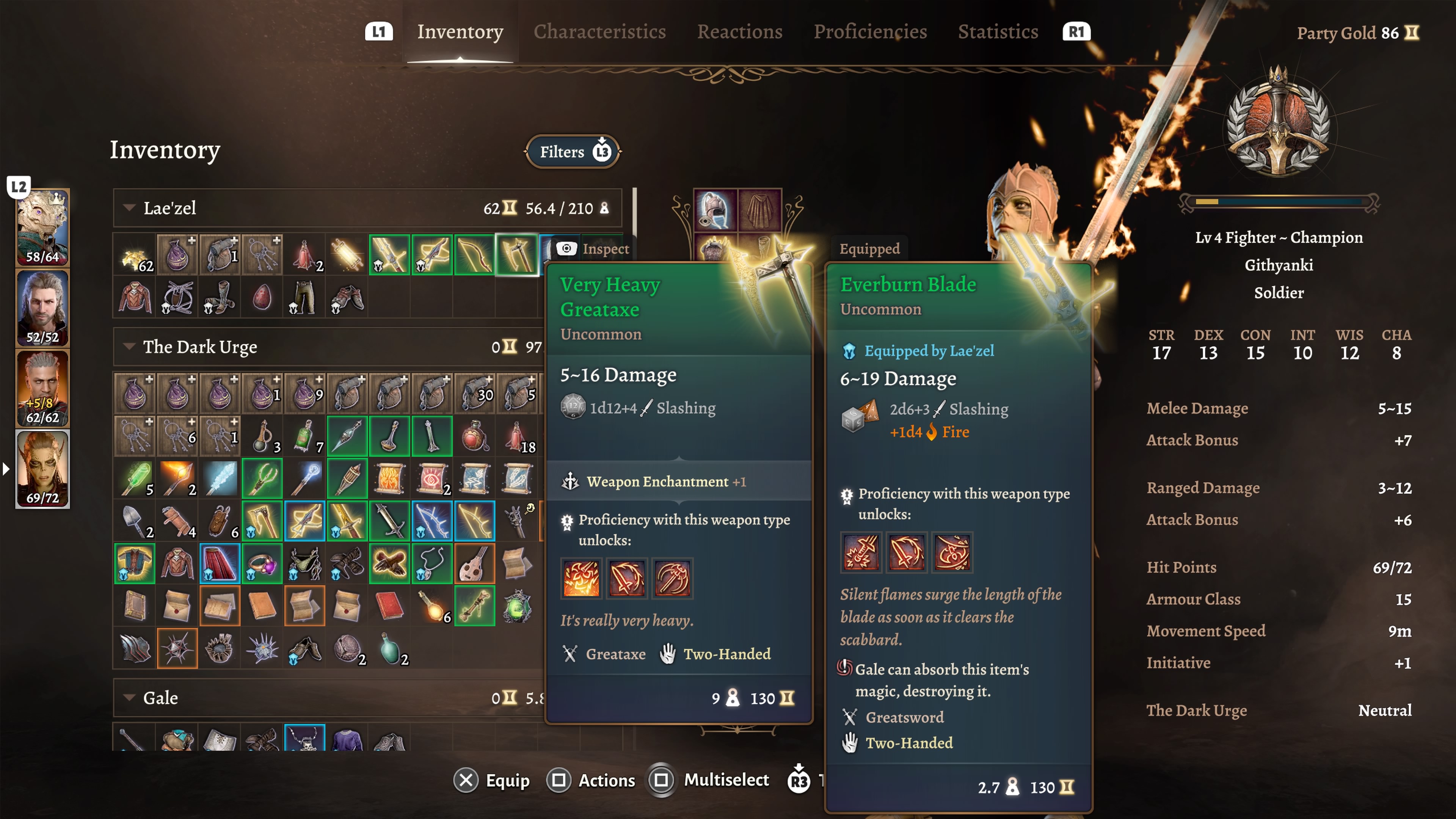Select the lute instrument item
The width and height of the screenshot is (1456, 819).
click(x=475, y=563)
